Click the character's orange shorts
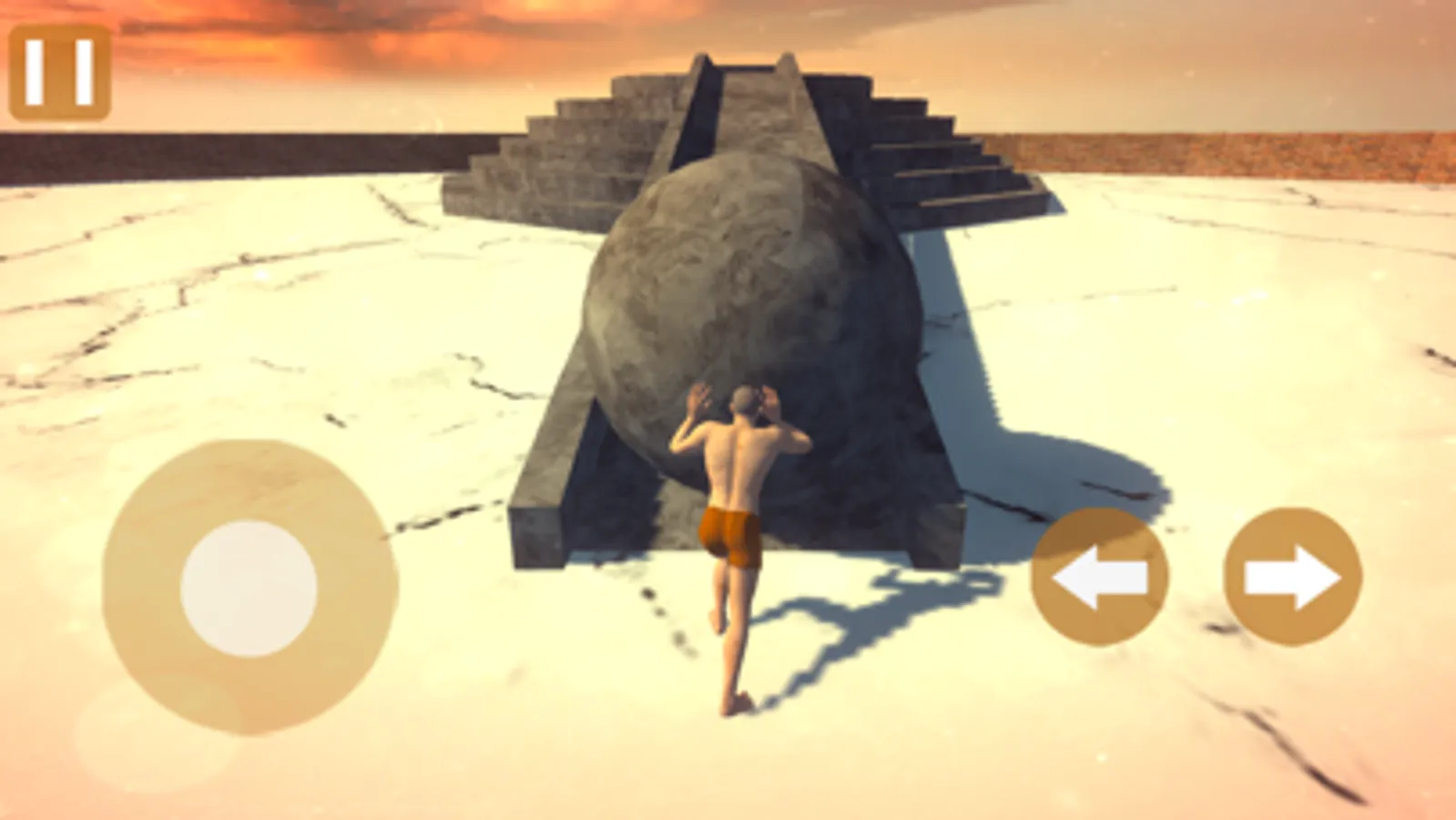This screenshot has height=820, width=1456. 728,538
